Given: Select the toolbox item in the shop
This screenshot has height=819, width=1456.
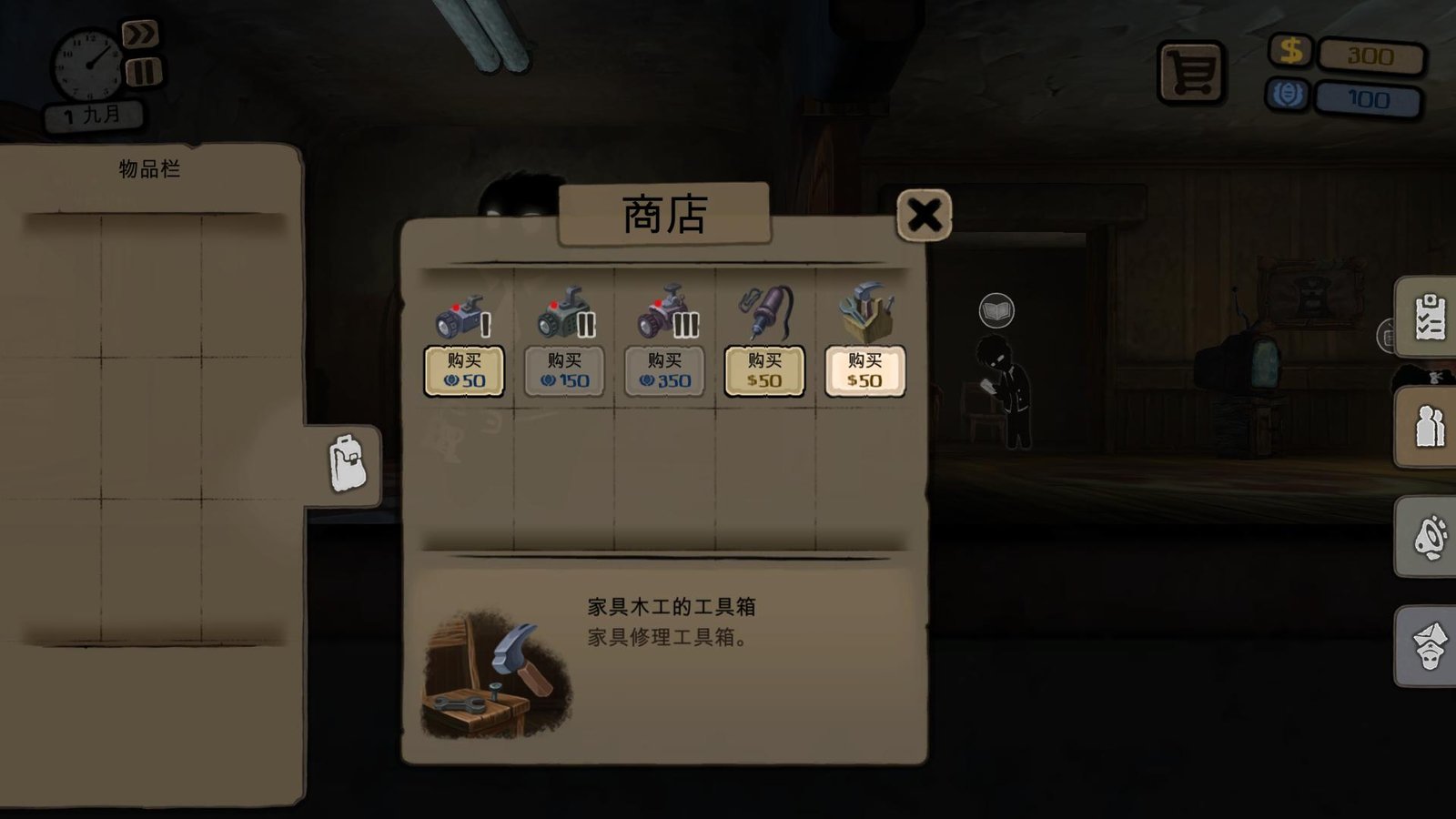Looking at the screenshot, I should point(866,312).
